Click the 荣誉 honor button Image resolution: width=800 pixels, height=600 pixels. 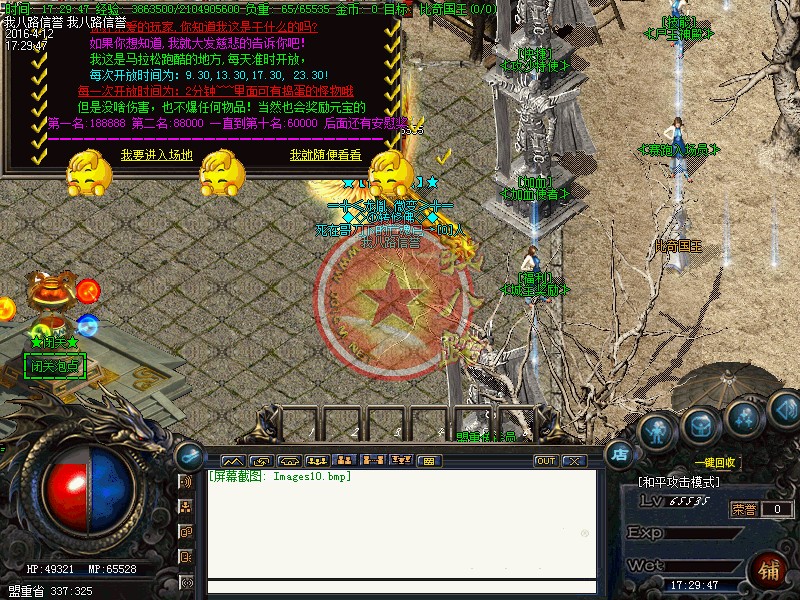coord(742,509)
